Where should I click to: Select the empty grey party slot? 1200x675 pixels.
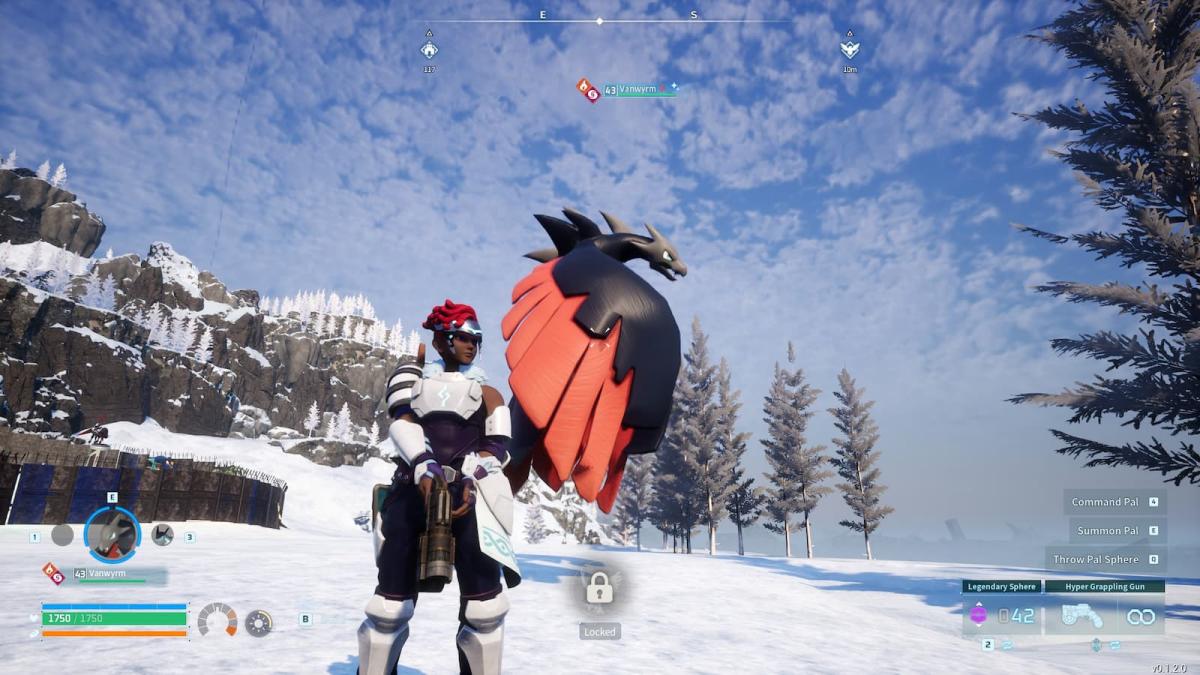point(62,535)
